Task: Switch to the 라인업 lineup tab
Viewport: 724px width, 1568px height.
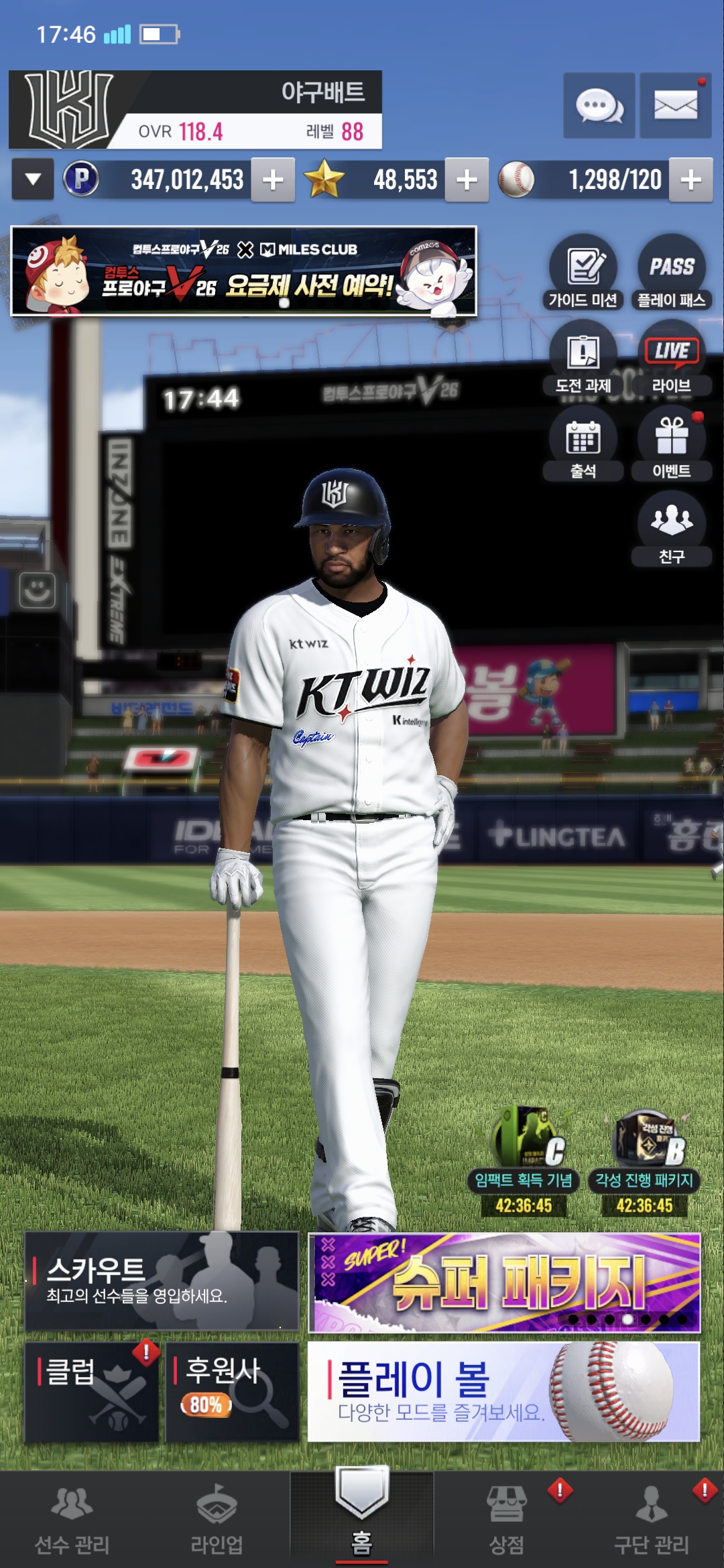Action: pyautogui.click(x=217, y=1519)
